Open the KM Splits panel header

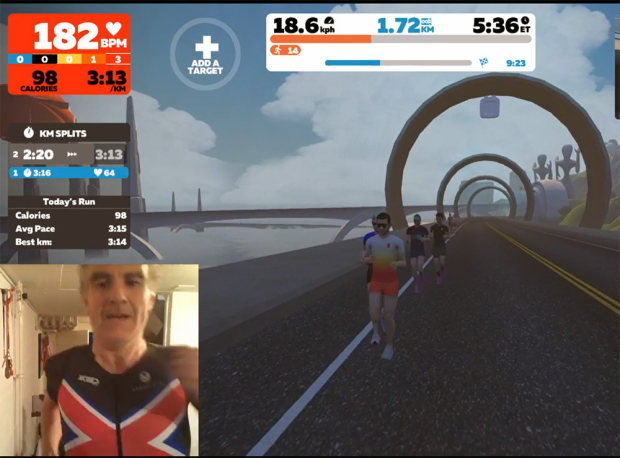point(68,132)
